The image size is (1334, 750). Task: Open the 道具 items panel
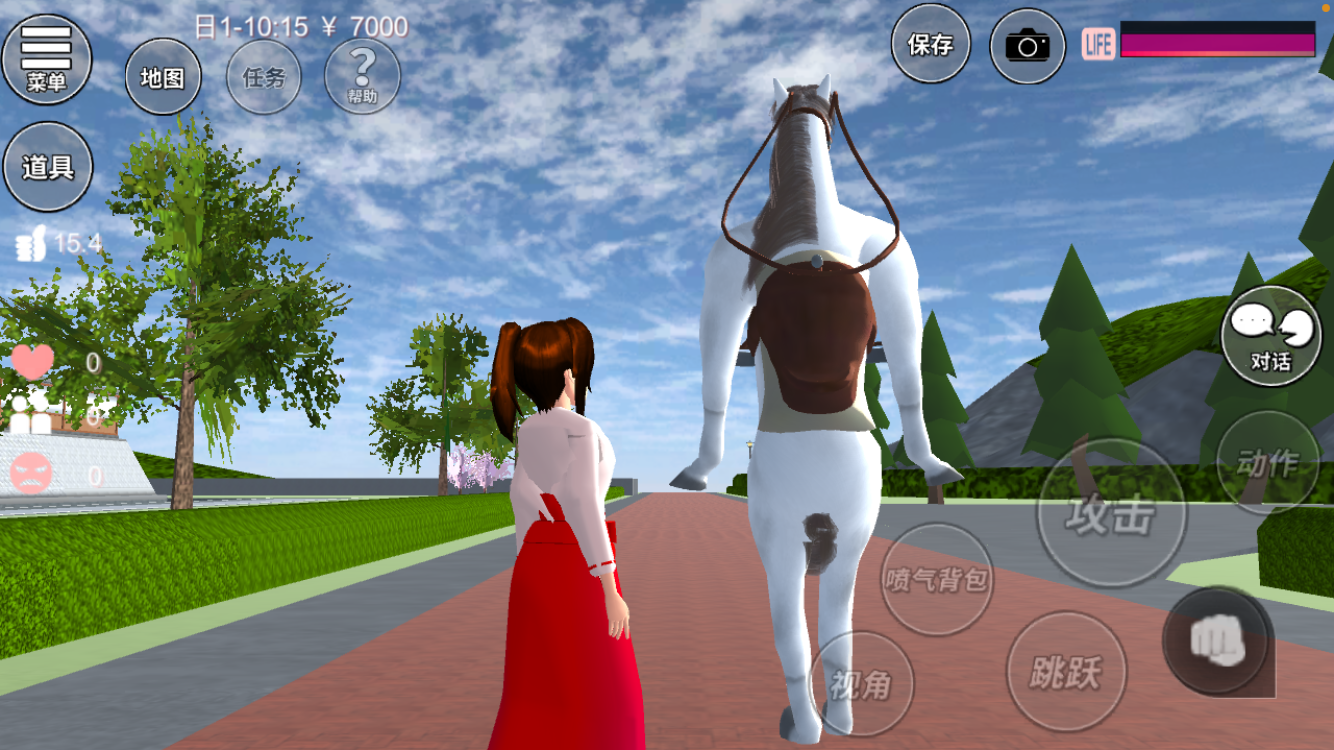[48, 167]
